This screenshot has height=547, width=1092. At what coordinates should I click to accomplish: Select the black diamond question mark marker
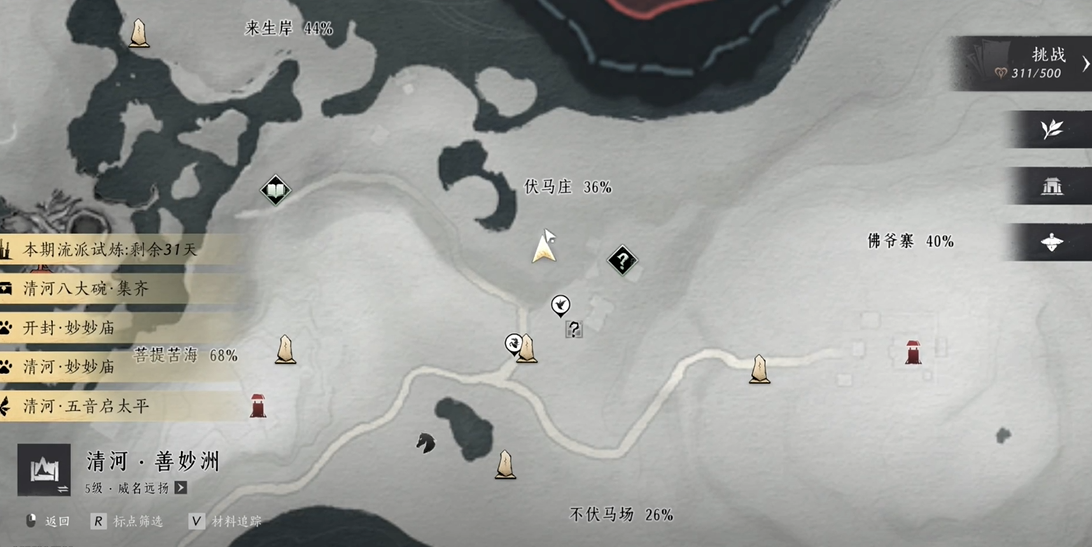click(622, 262)
